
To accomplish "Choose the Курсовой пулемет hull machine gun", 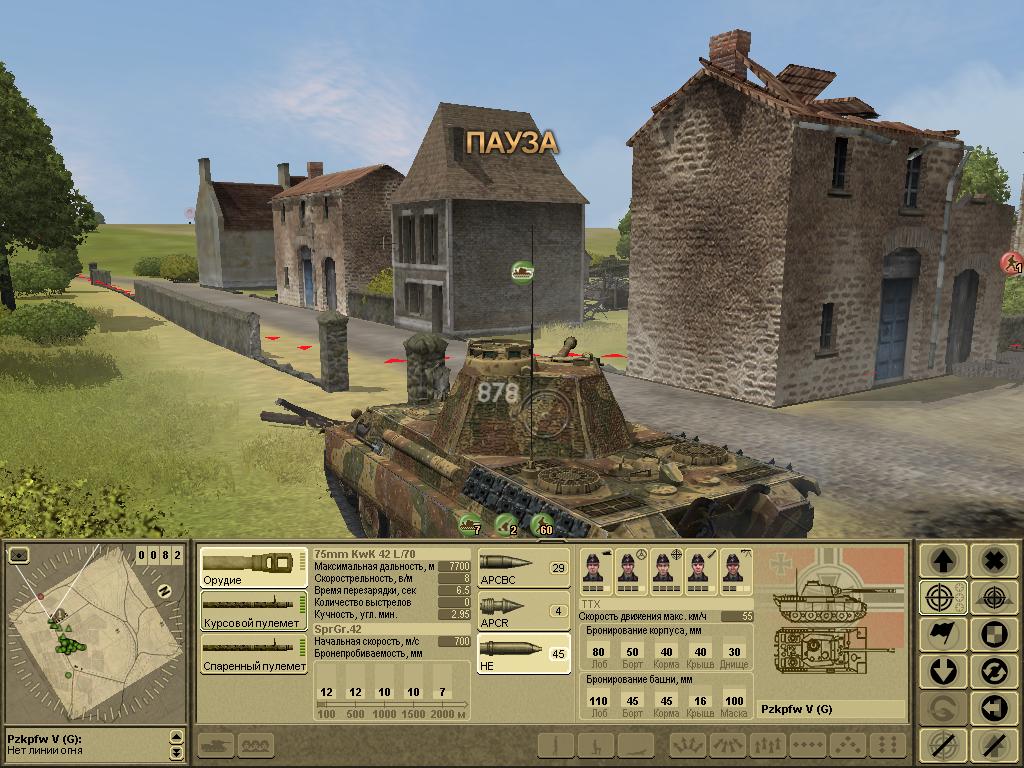I will 253,610.
